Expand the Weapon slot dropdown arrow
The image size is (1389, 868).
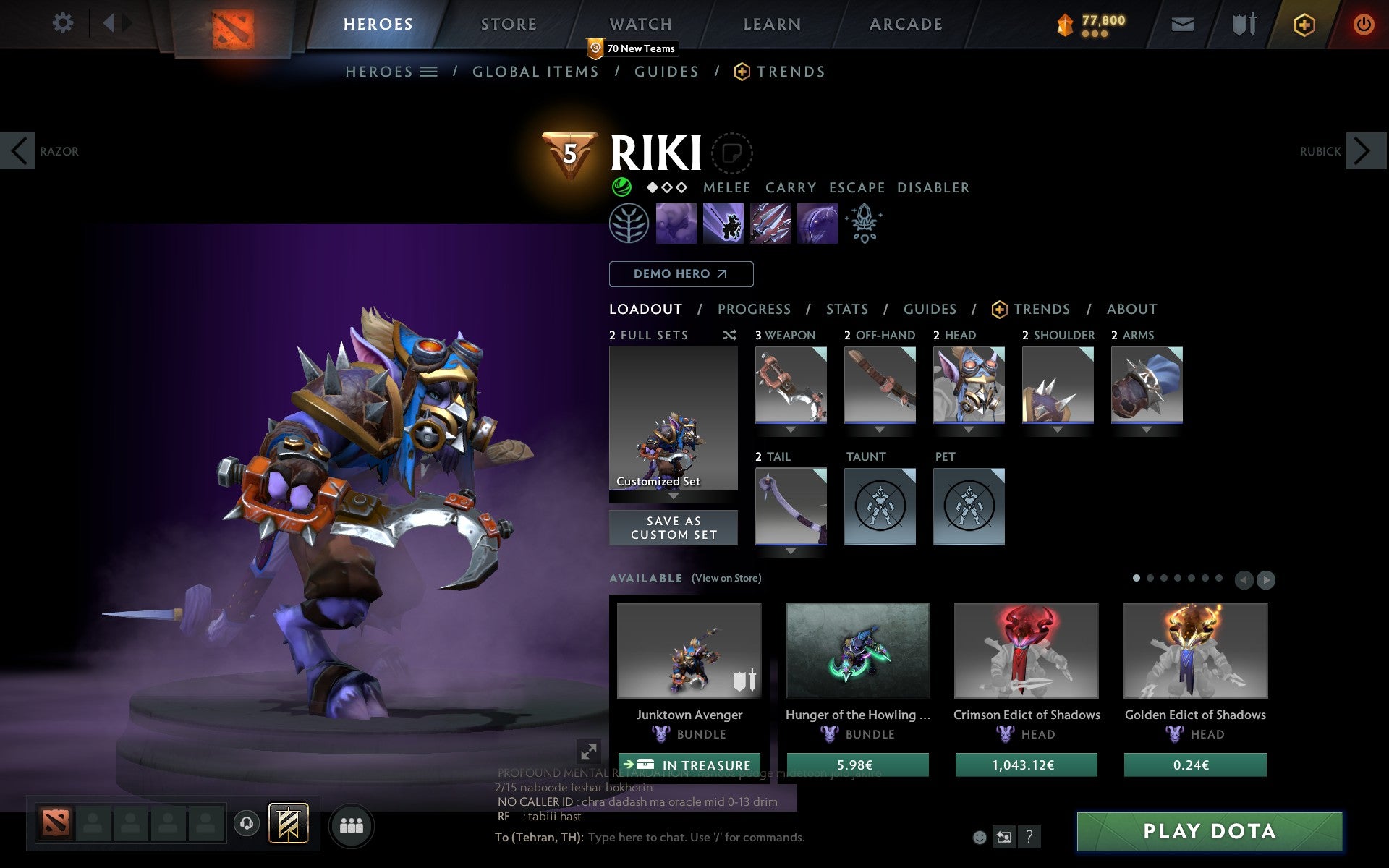(791, 428)
